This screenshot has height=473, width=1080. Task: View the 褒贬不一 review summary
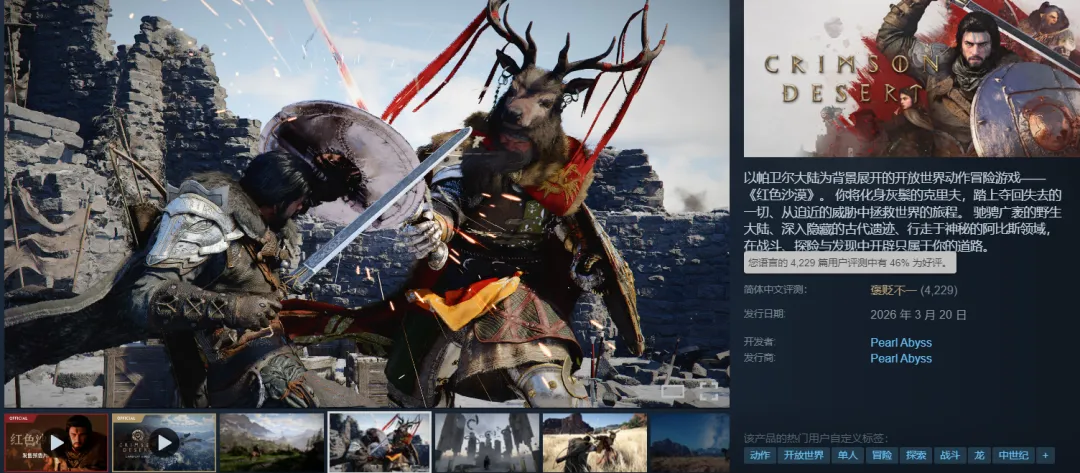(x=894, y=290)
